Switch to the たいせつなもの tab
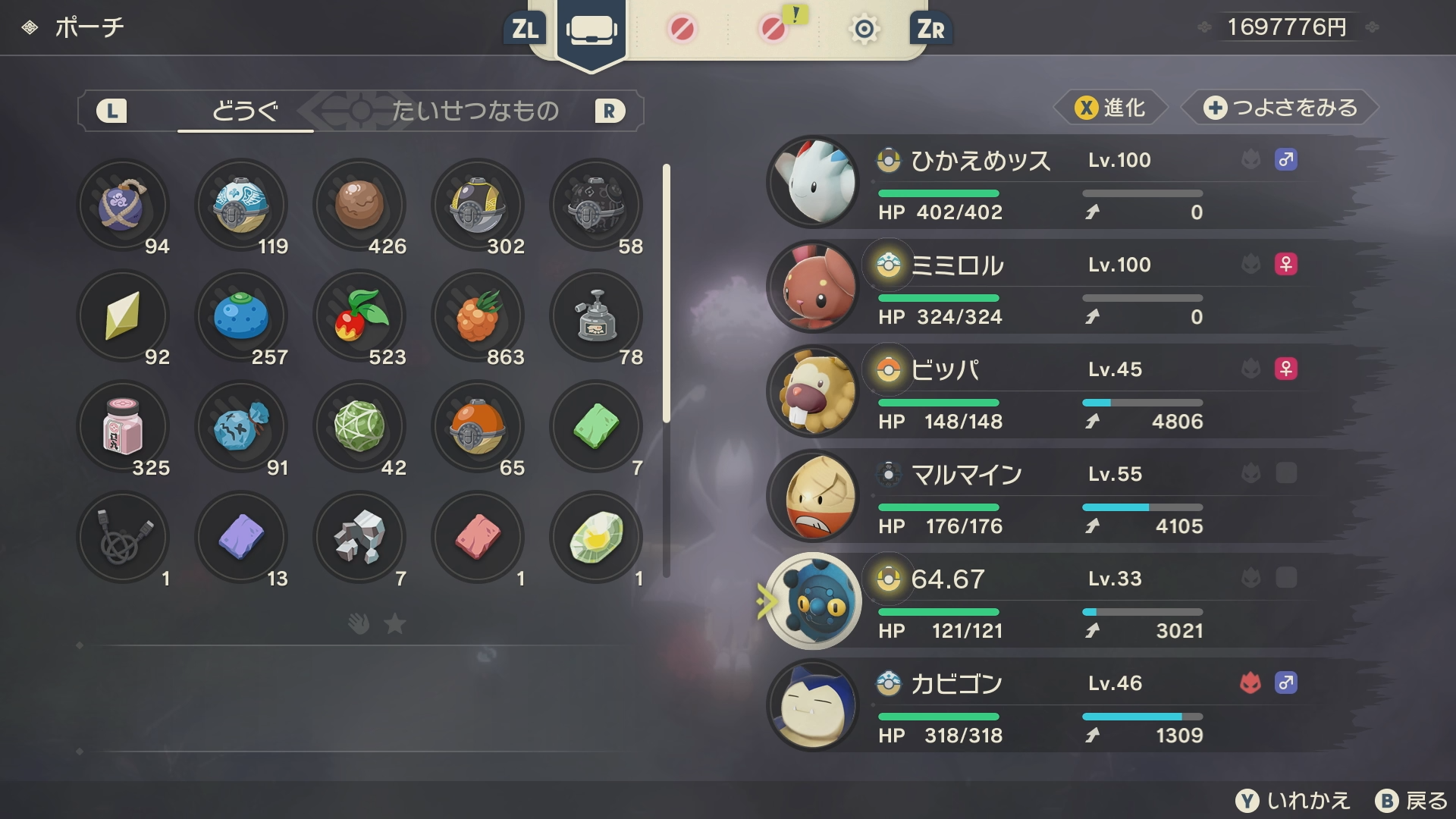 pos(475,111)
